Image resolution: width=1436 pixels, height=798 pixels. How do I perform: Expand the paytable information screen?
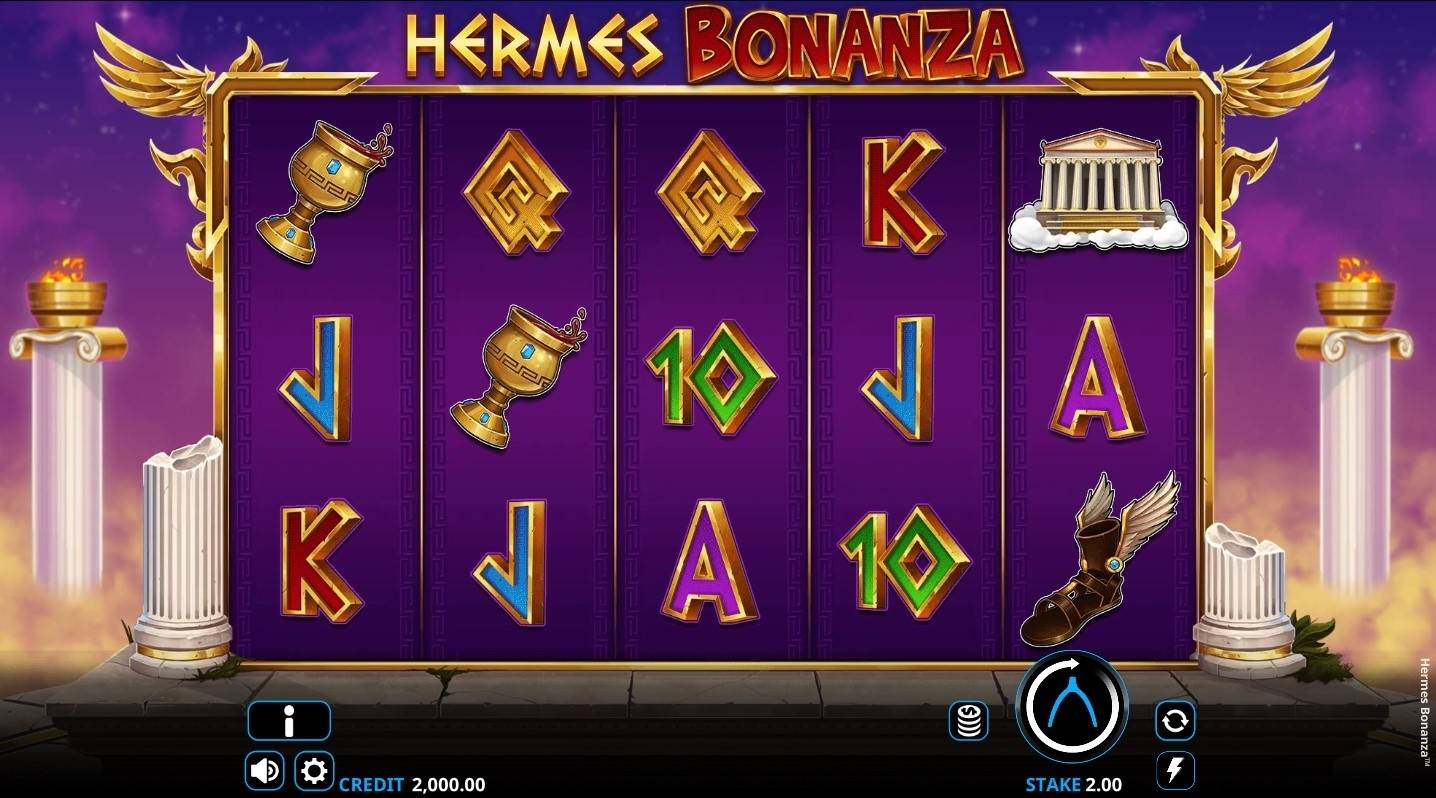(x=289, y=720)
